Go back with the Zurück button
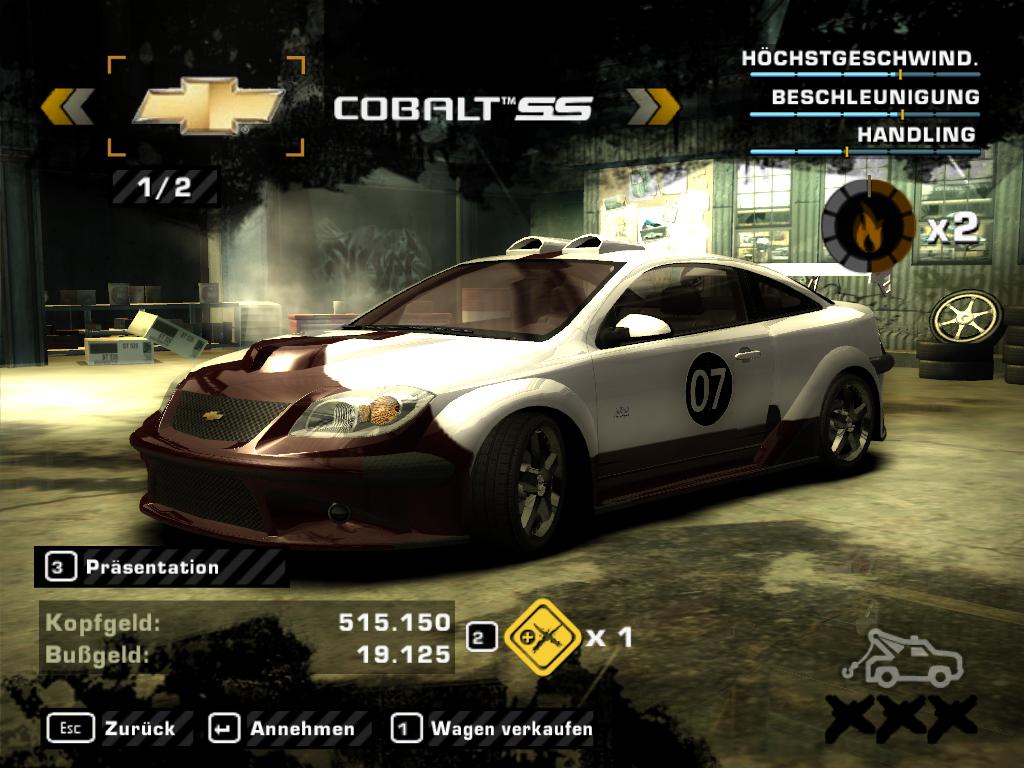 112,729
